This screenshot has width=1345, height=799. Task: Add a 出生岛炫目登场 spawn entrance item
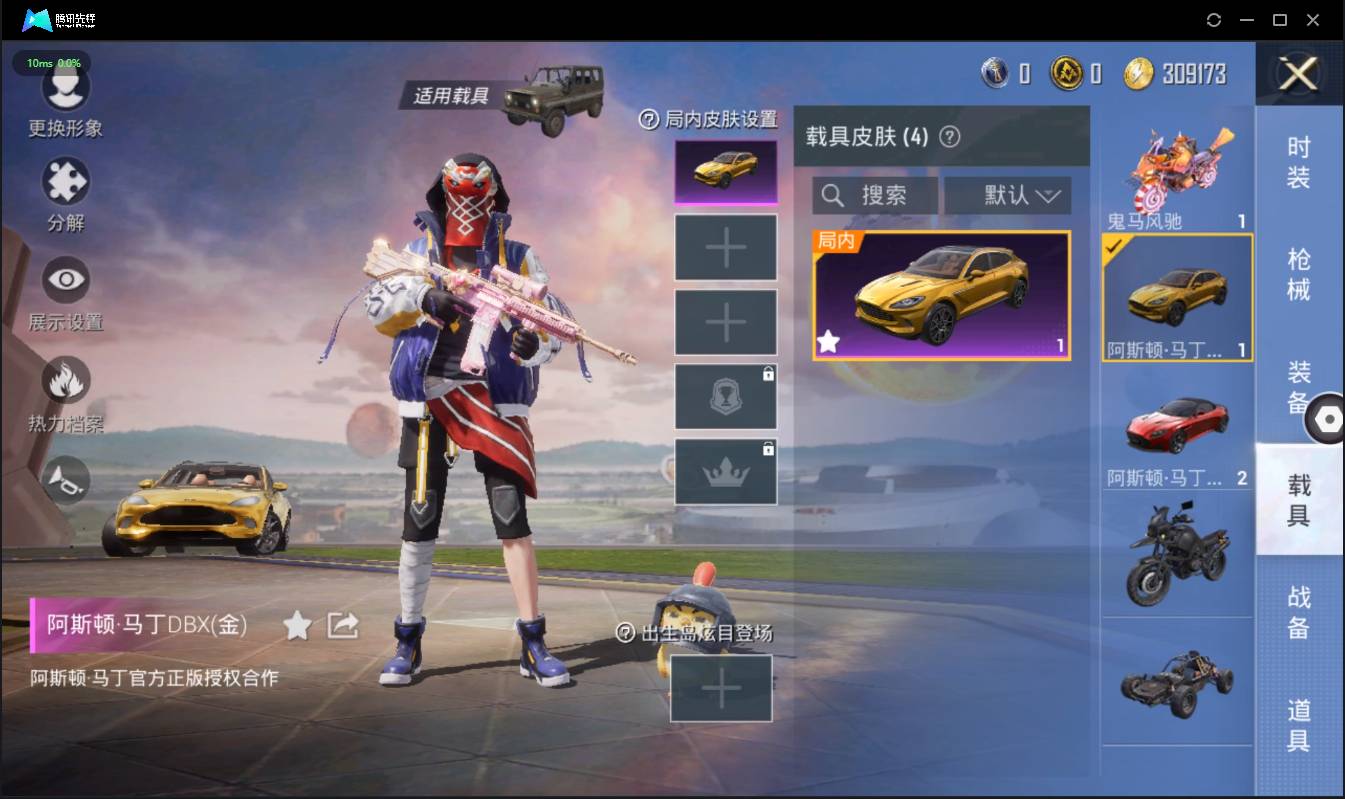point(721,688)
